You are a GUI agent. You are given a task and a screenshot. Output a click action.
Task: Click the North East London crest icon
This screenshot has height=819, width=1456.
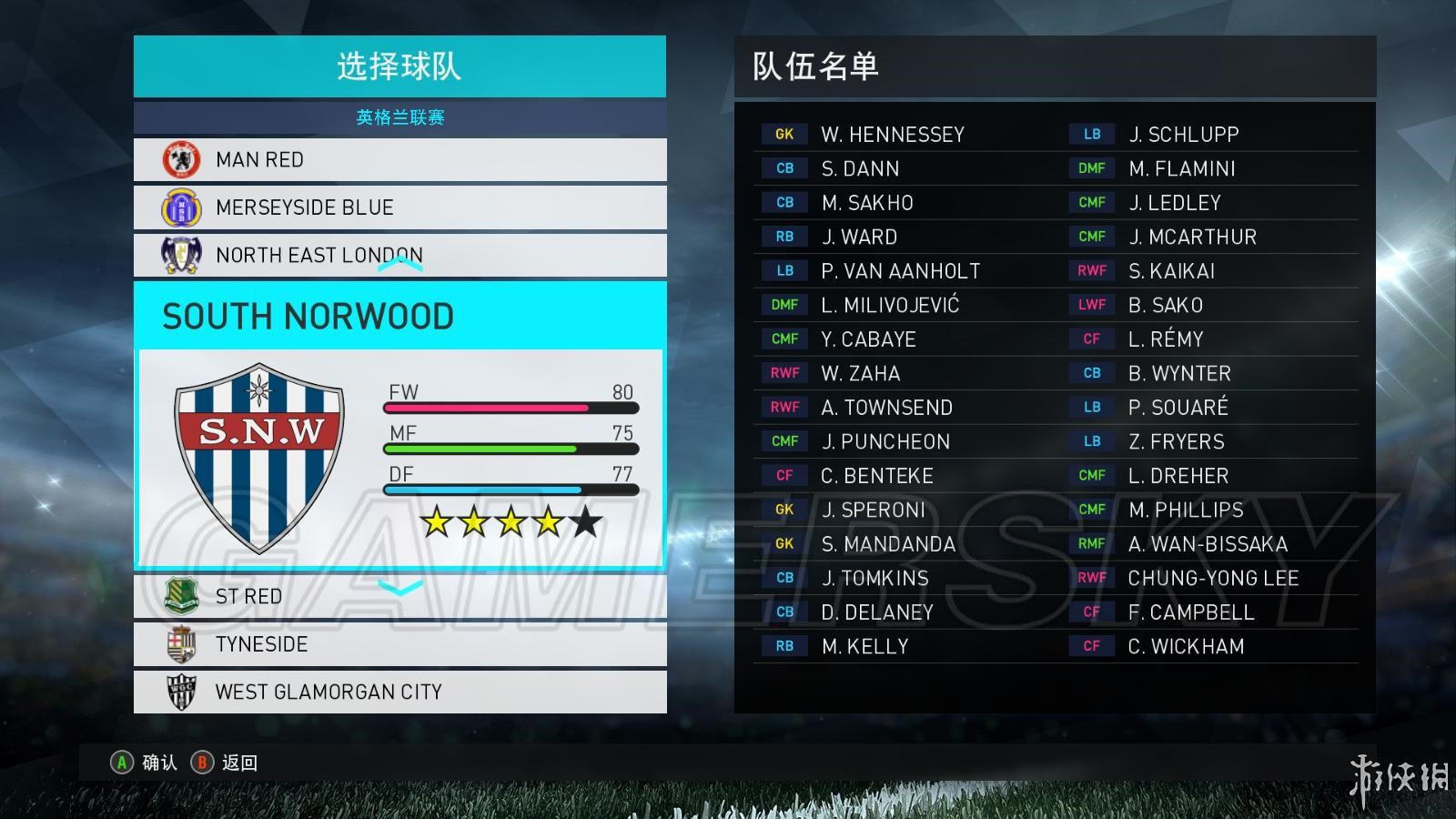(x=181, y=255)
